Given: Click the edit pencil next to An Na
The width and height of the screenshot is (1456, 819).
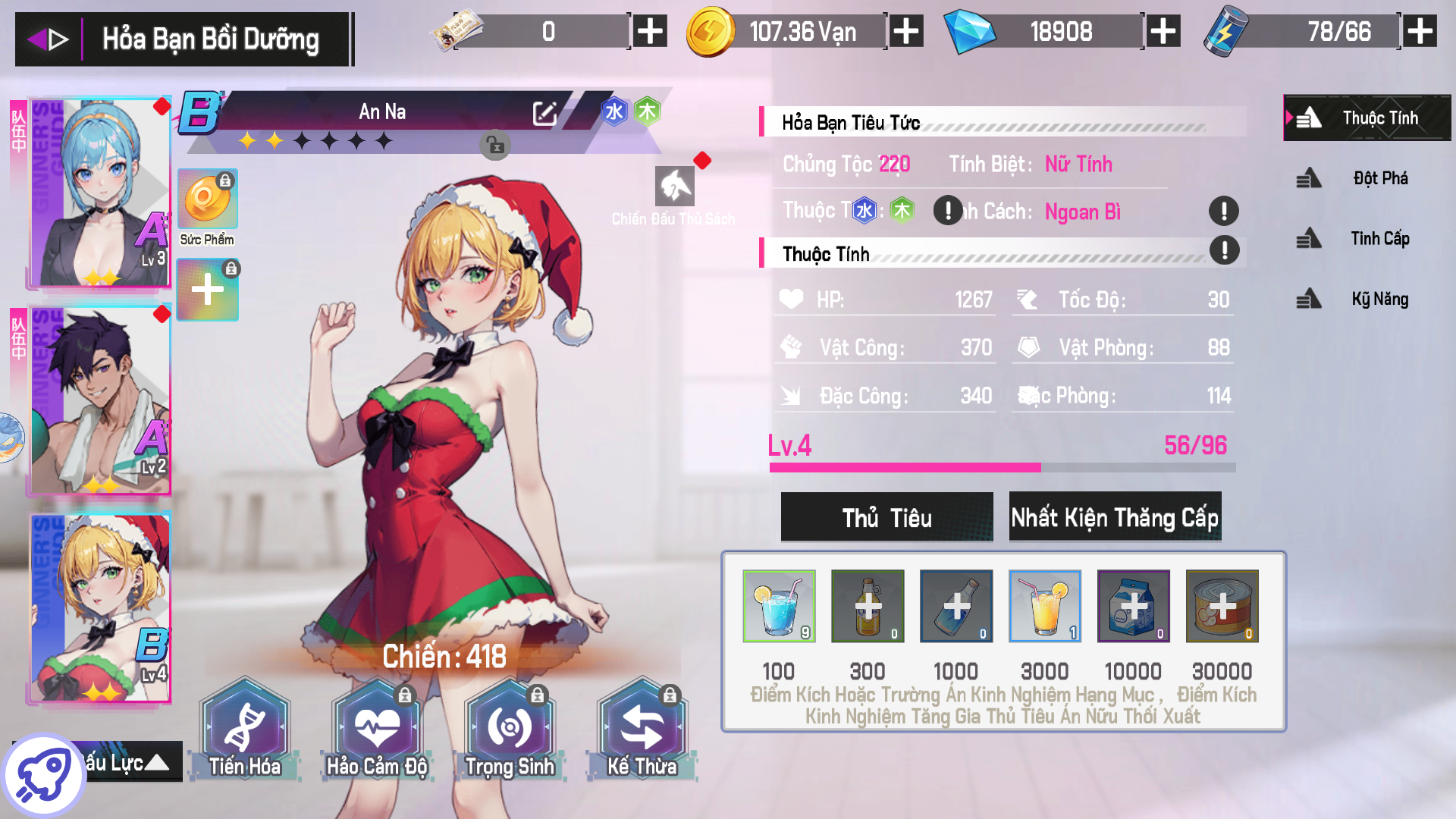Looking at the screenshot, I should [x=544, y=112].
